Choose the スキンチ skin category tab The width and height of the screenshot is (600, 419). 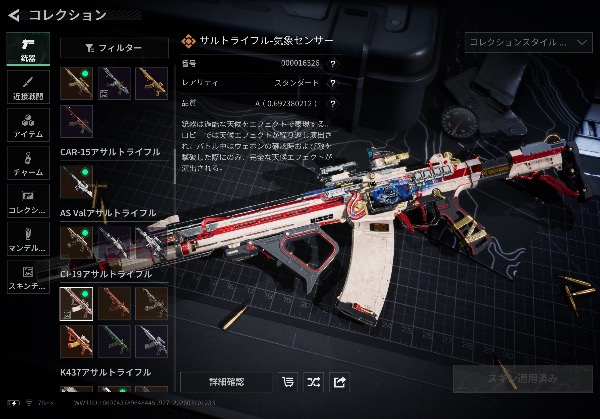(28, 274)
